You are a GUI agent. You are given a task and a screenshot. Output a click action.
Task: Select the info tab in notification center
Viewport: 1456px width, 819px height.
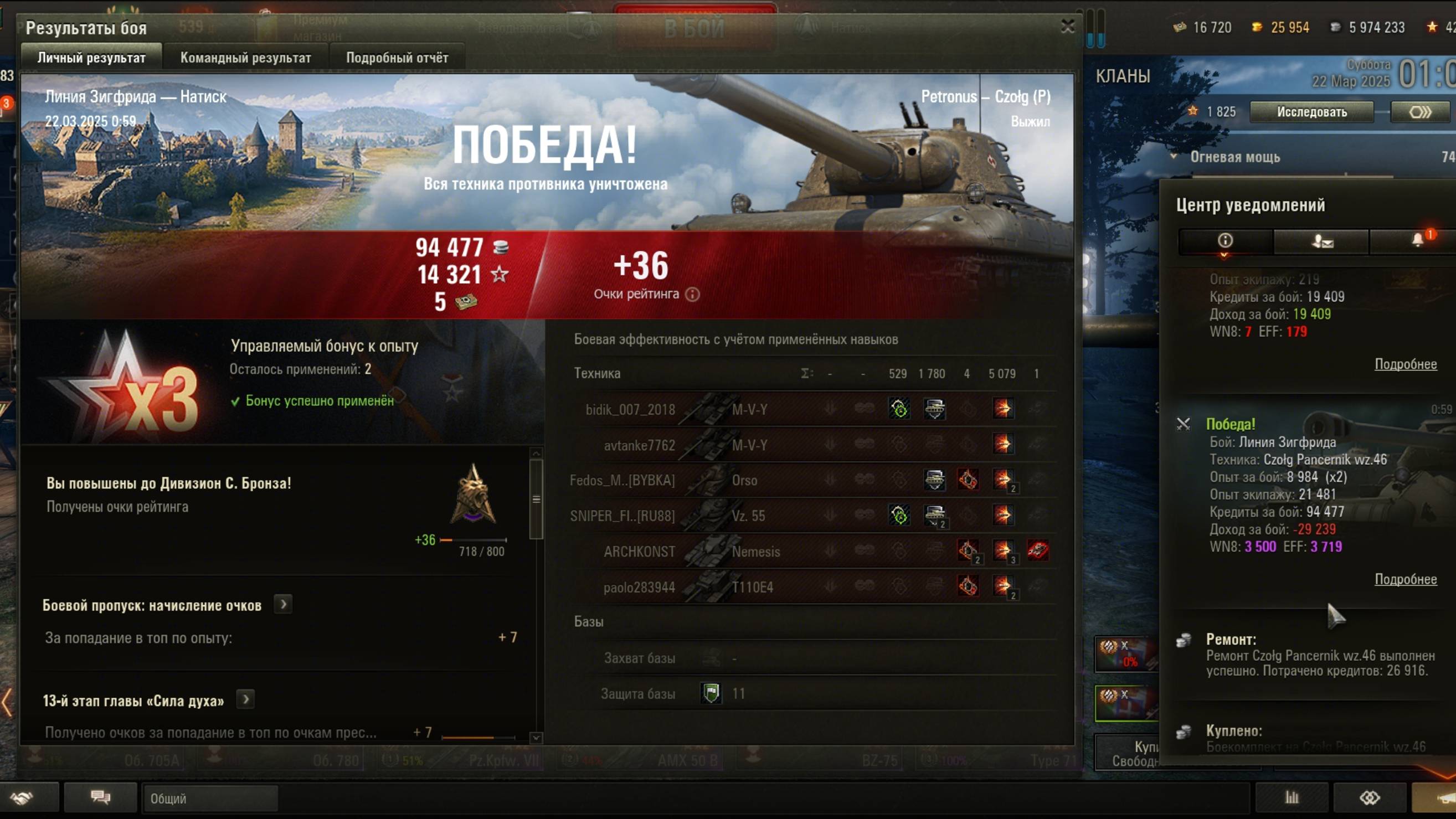pyautogui.click(x=1225, y=241)
